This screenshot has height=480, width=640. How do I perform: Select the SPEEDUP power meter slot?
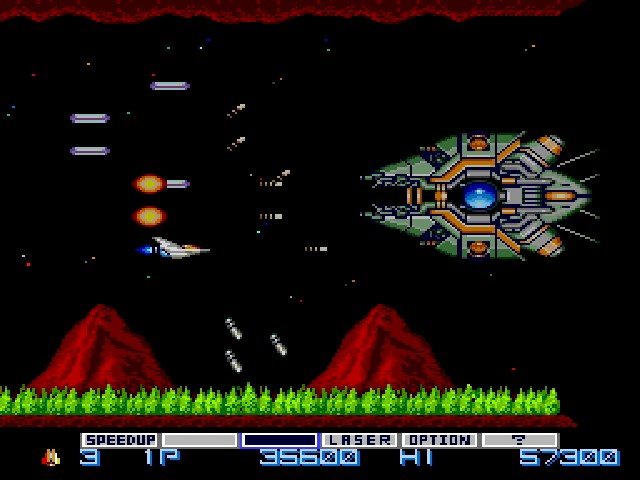coord(120,440)
